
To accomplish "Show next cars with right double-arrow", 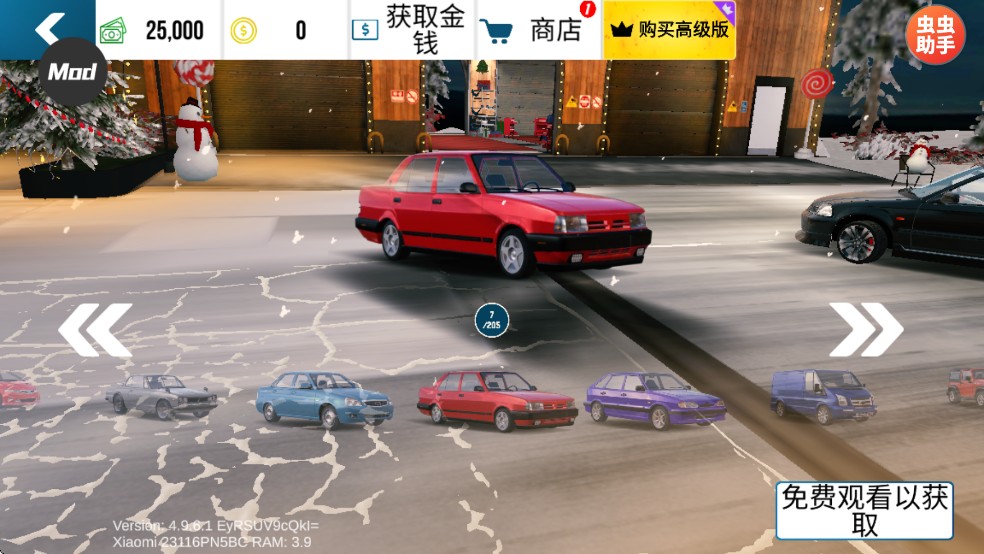I will pos(866,330).
